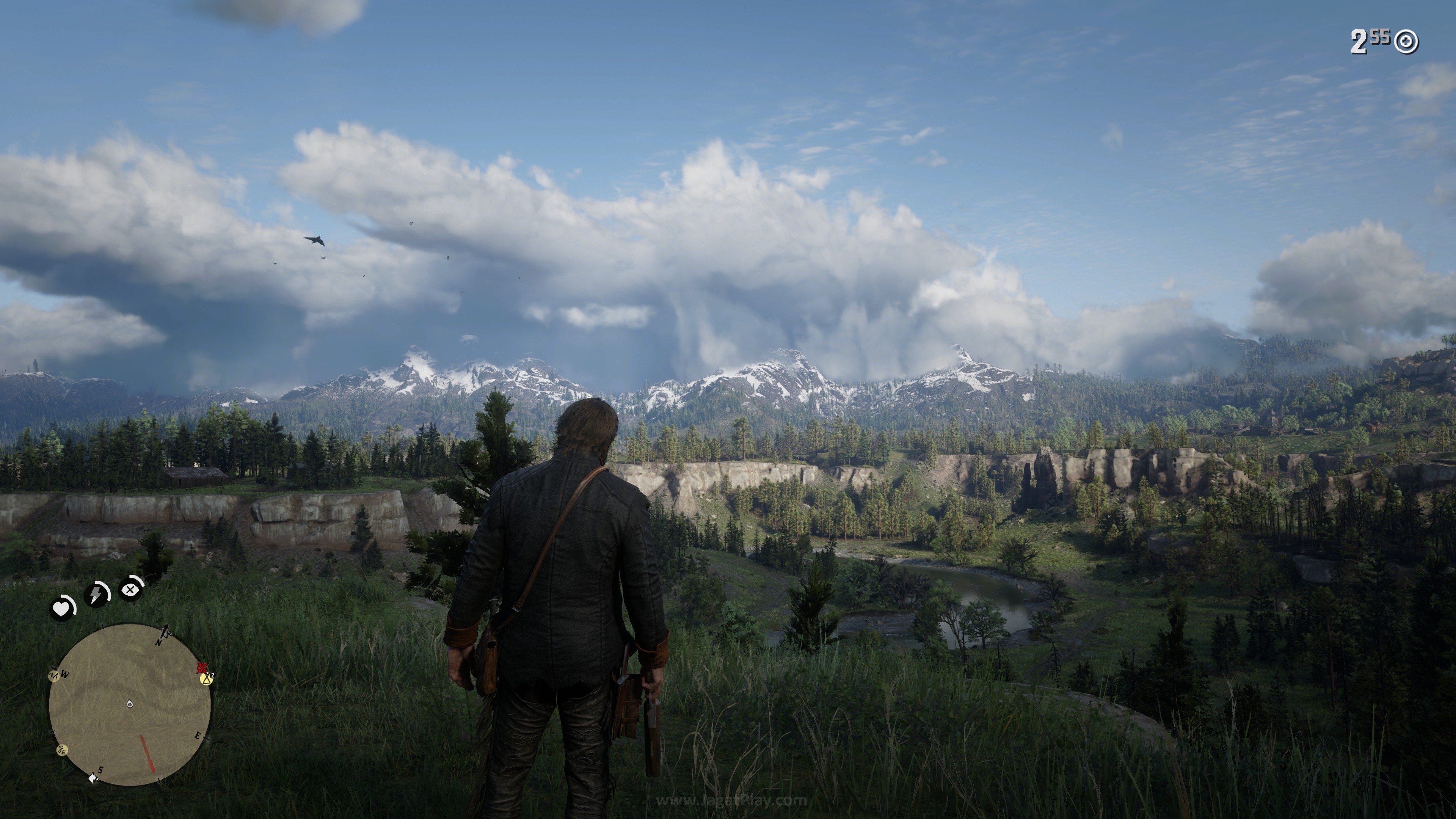Viewport: 1456px width, 819px height.
Task: Click the revolver cylinder ammo icon
Action: [x=1406, y=42]
